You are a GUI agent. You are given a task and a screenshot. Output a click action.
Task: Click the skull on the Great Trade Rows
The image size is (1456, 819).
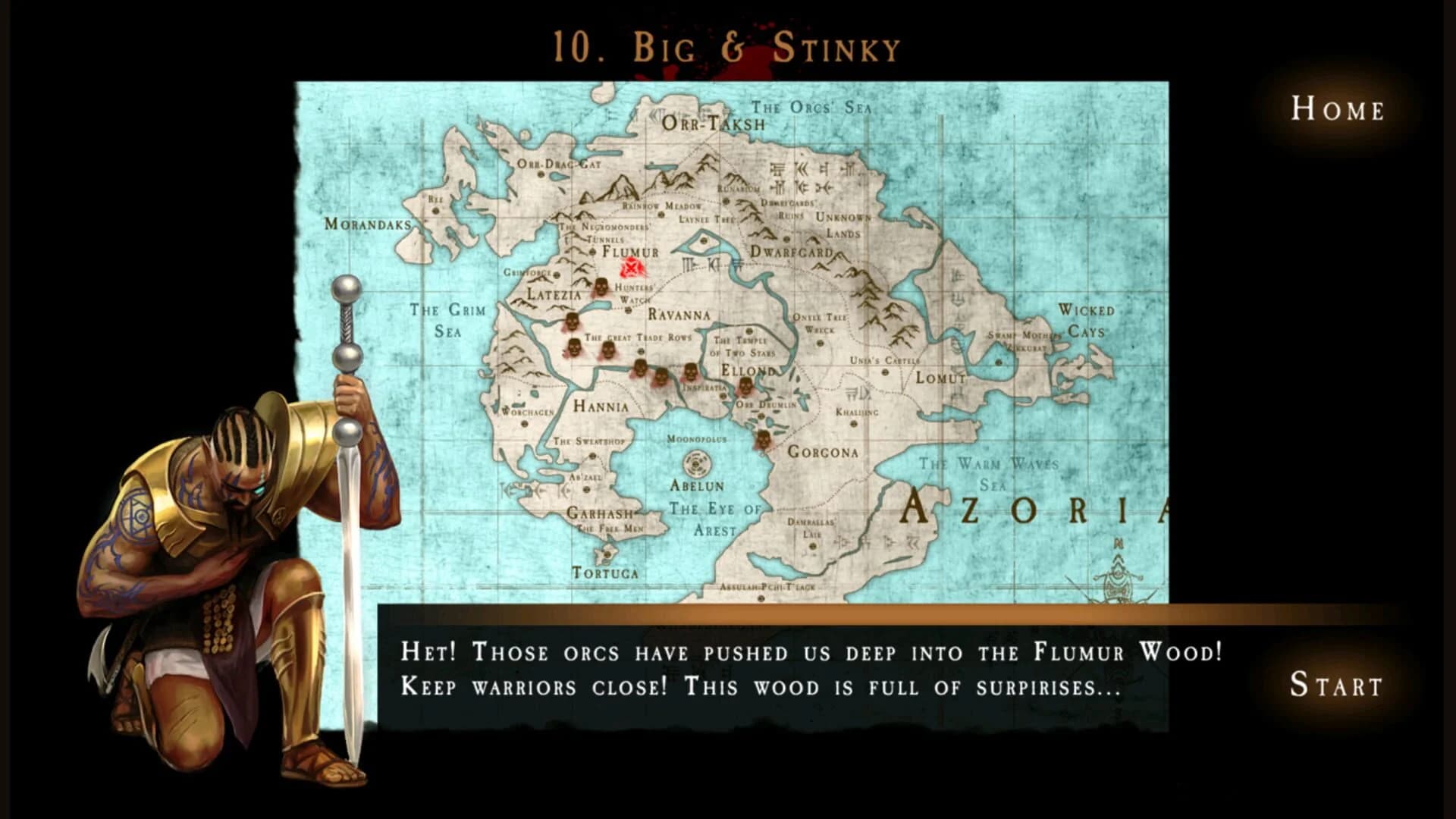[x=609, y=350]
